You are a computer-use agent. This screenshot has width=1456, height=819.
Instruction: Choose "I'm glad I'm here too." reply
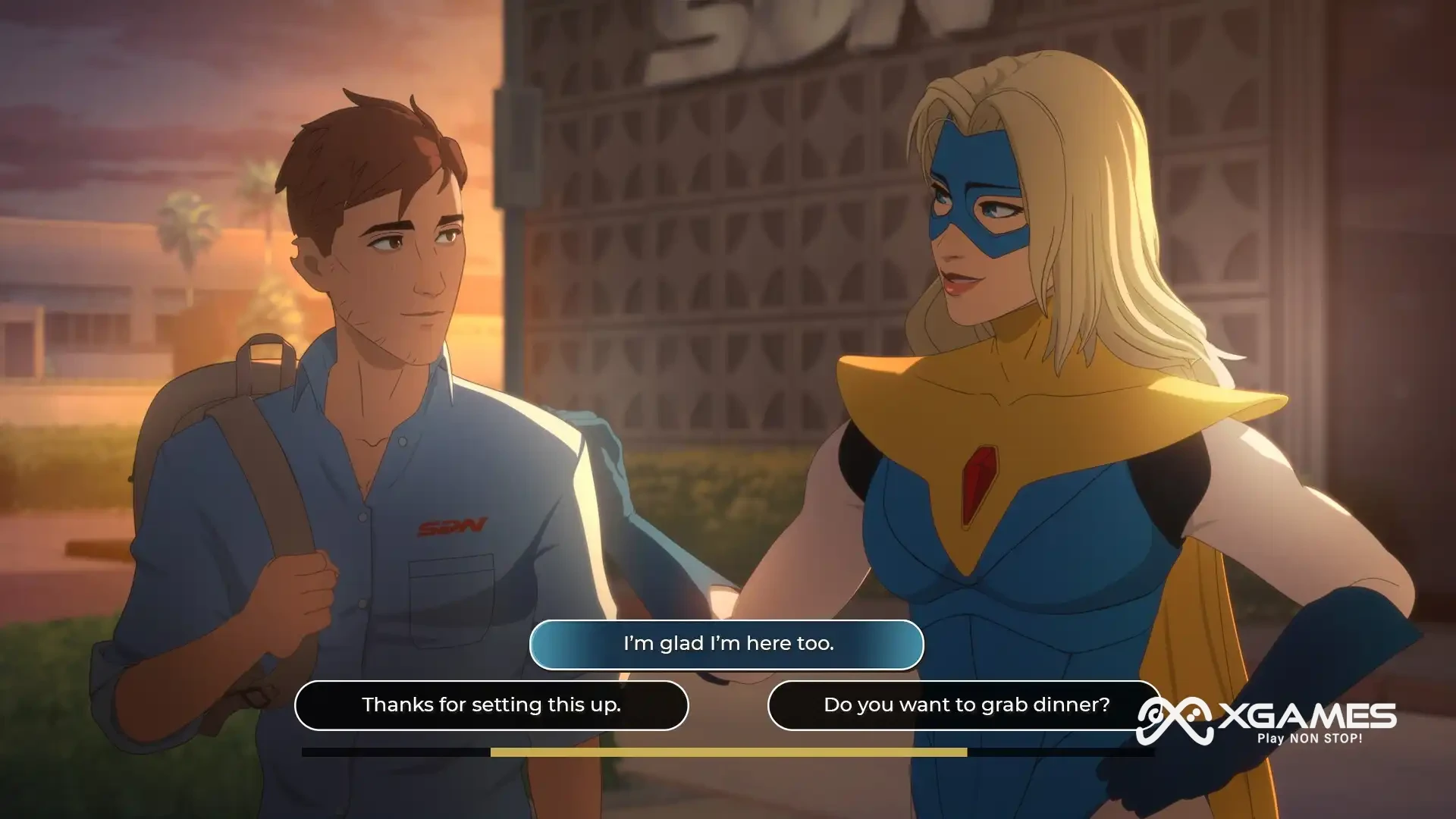pyautogui.click(x=726, y=644)
